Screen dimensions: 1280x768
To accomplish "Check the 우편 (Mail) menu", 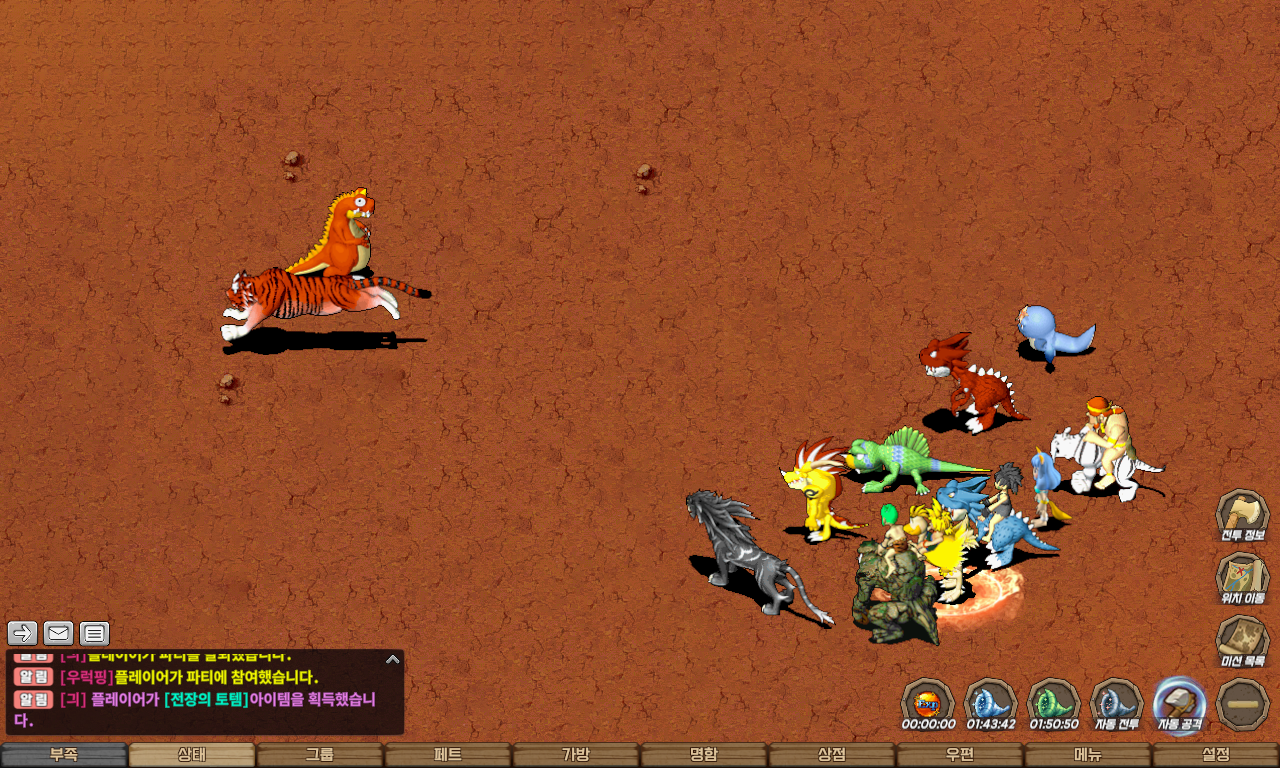I will coord(960,755).
